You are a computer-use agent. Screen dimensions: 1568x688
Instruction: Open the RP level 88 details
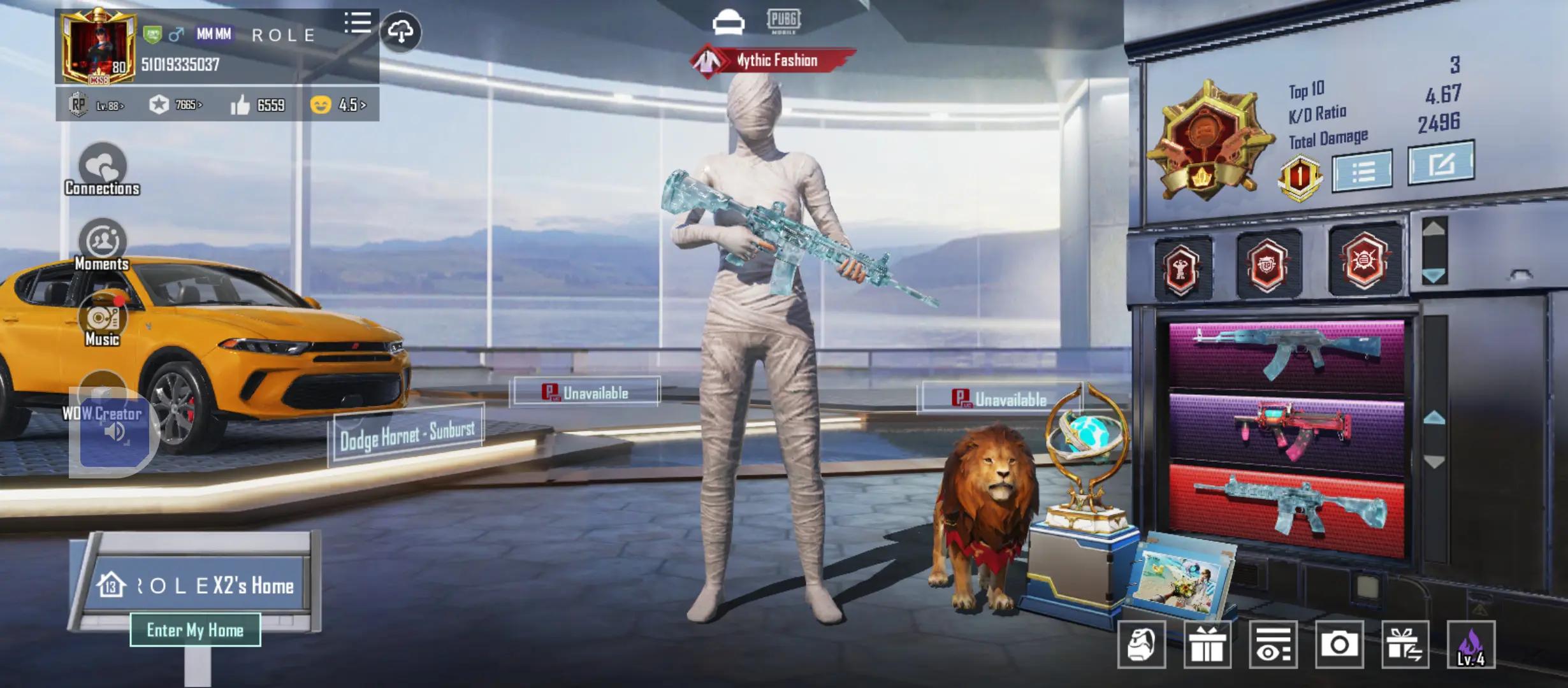coord(97,105)
